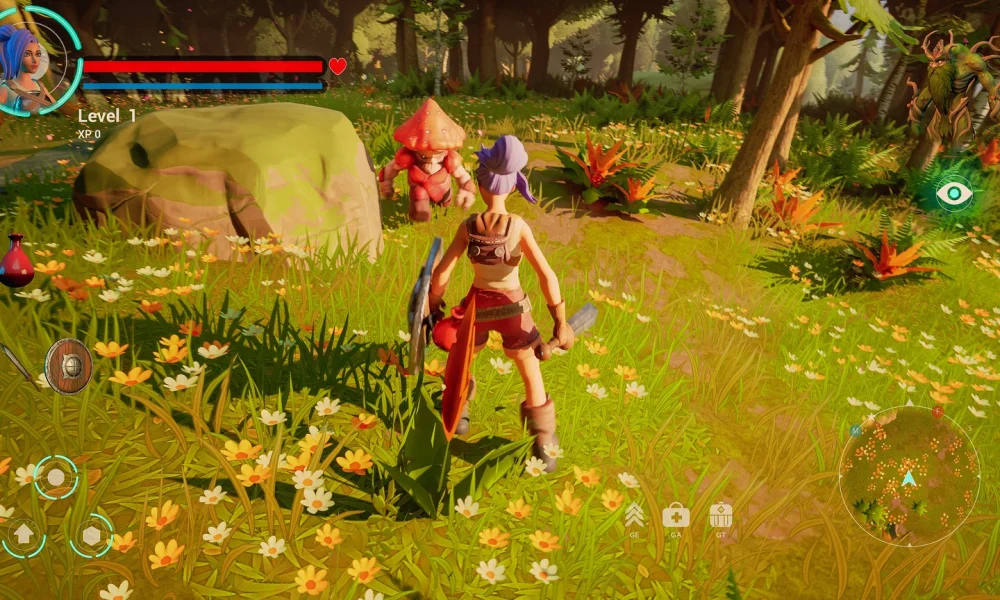This screenshot has width=1000, height=600.
Task: Activate the triple-chevron GE icon
Action: point(634,516)
